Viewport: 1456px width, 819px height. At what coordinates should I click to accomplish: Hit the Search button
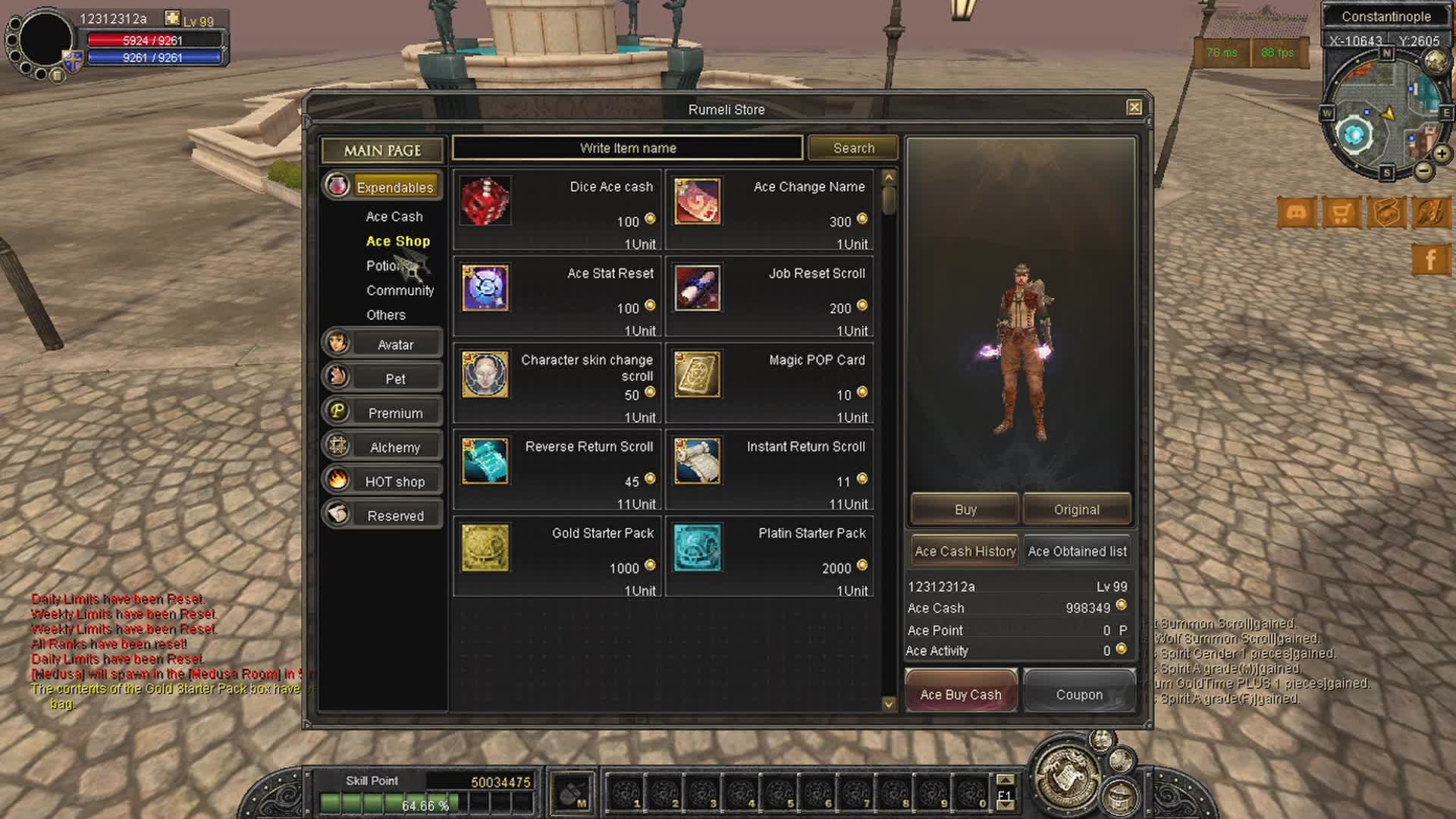[x=853, y=148]
